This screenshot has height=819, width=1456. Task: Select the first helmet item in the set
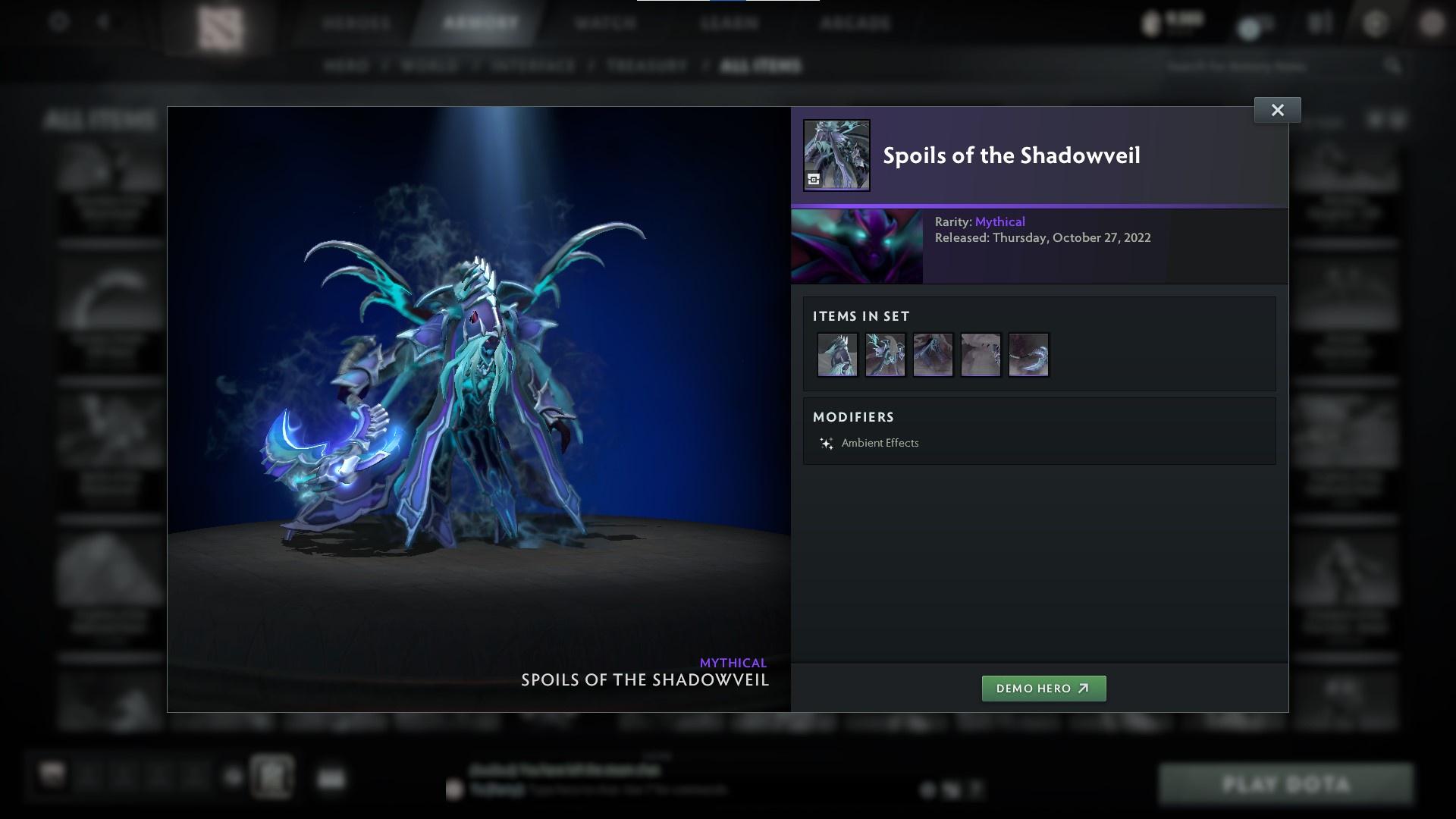tap(837, 354)
